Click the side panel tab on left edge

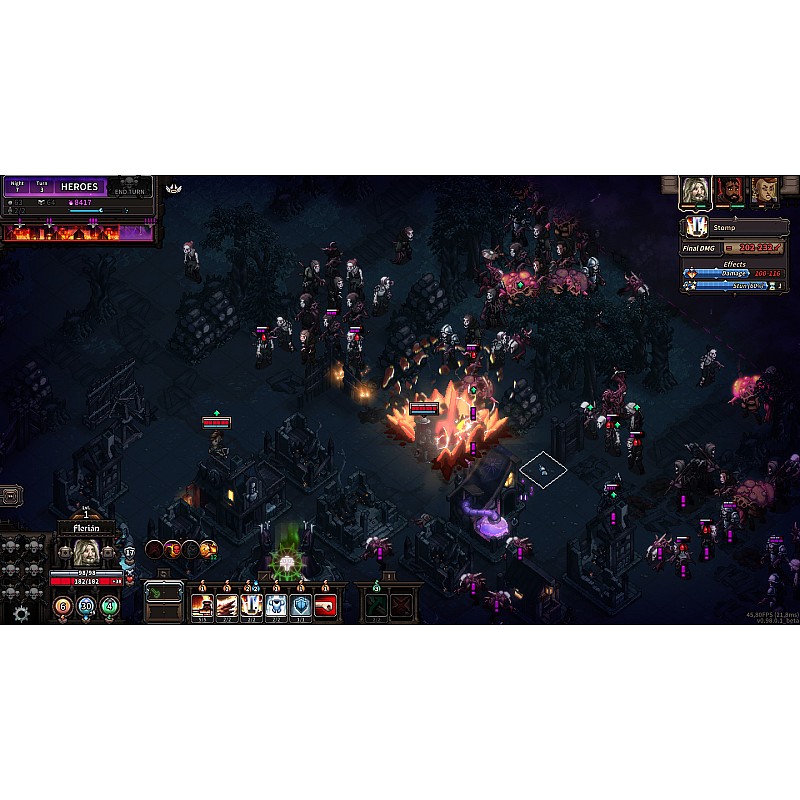(x=10, y=494)
